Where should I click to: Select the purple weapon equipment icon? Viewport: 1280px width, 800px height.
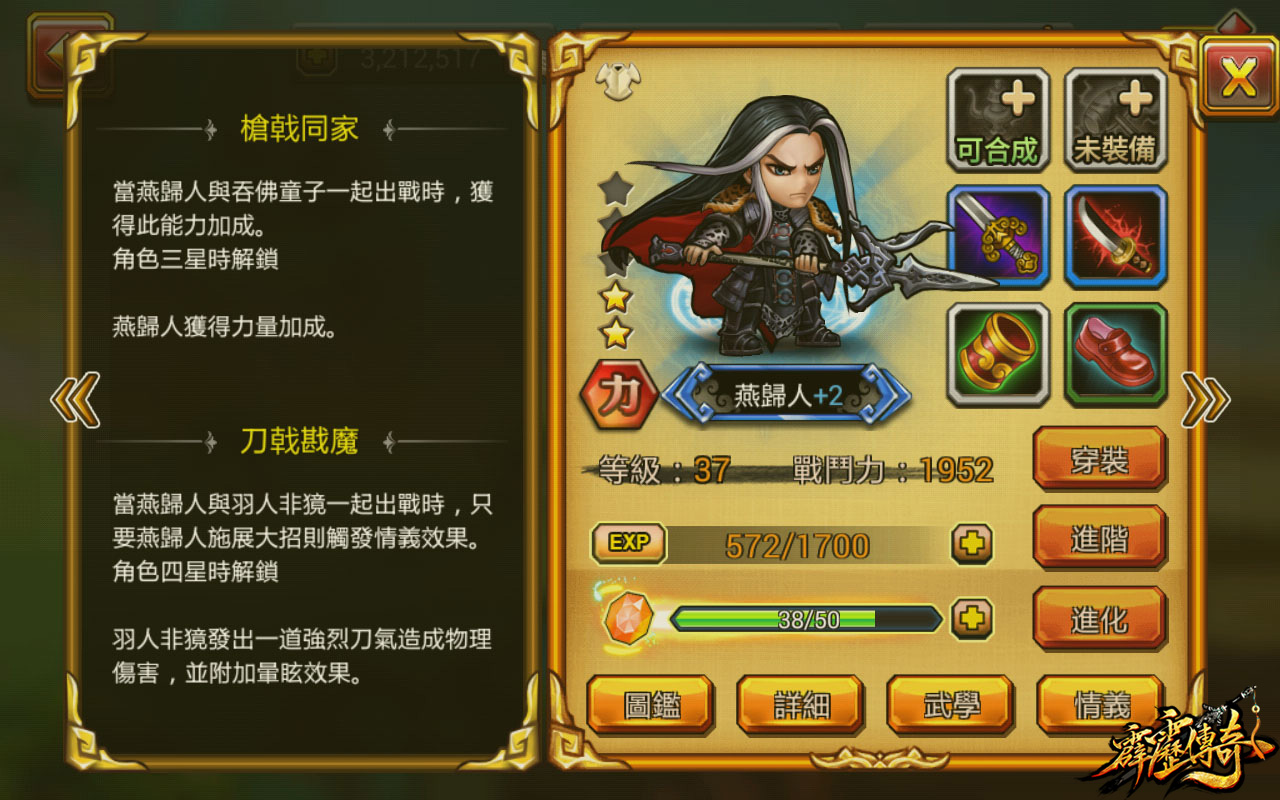[x=998, y=237]
